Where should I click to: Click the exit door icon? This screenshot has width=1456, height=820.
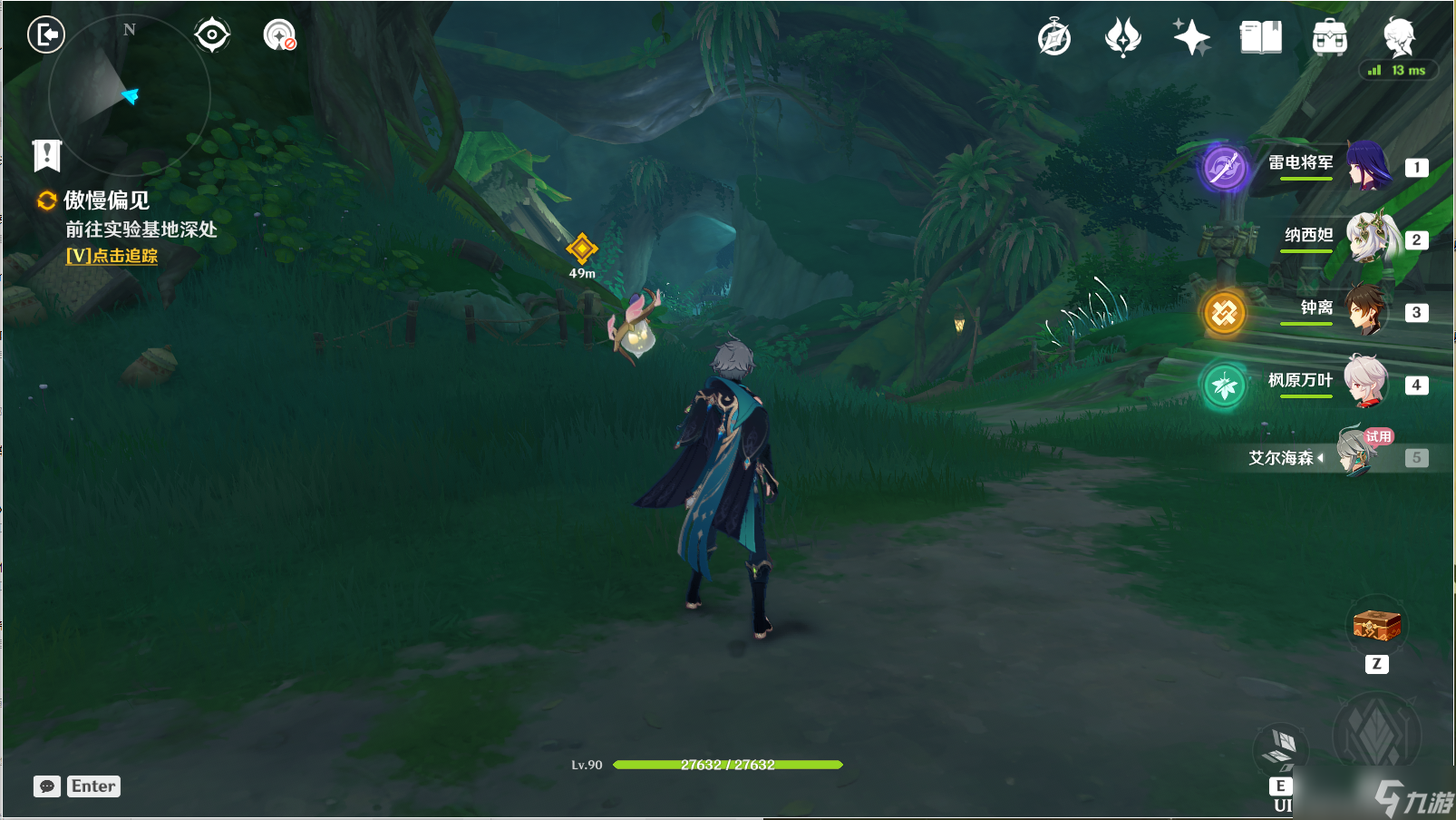tap(45, 35)
